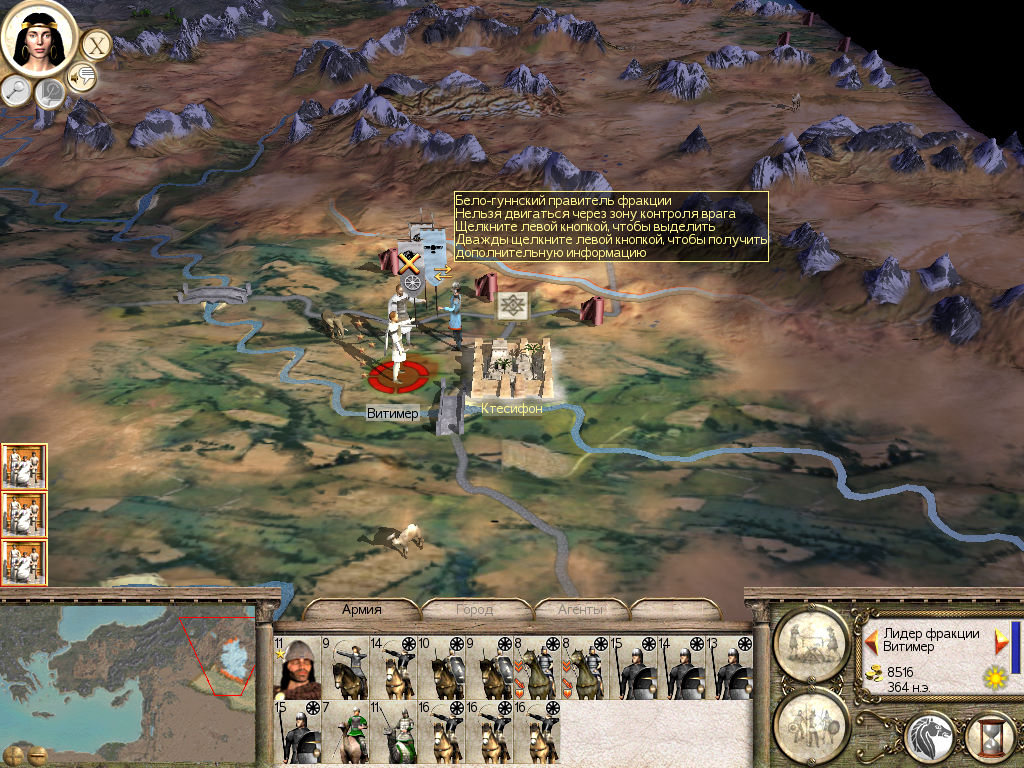
Task: Open the Город tab
Action: pos(474,609)
